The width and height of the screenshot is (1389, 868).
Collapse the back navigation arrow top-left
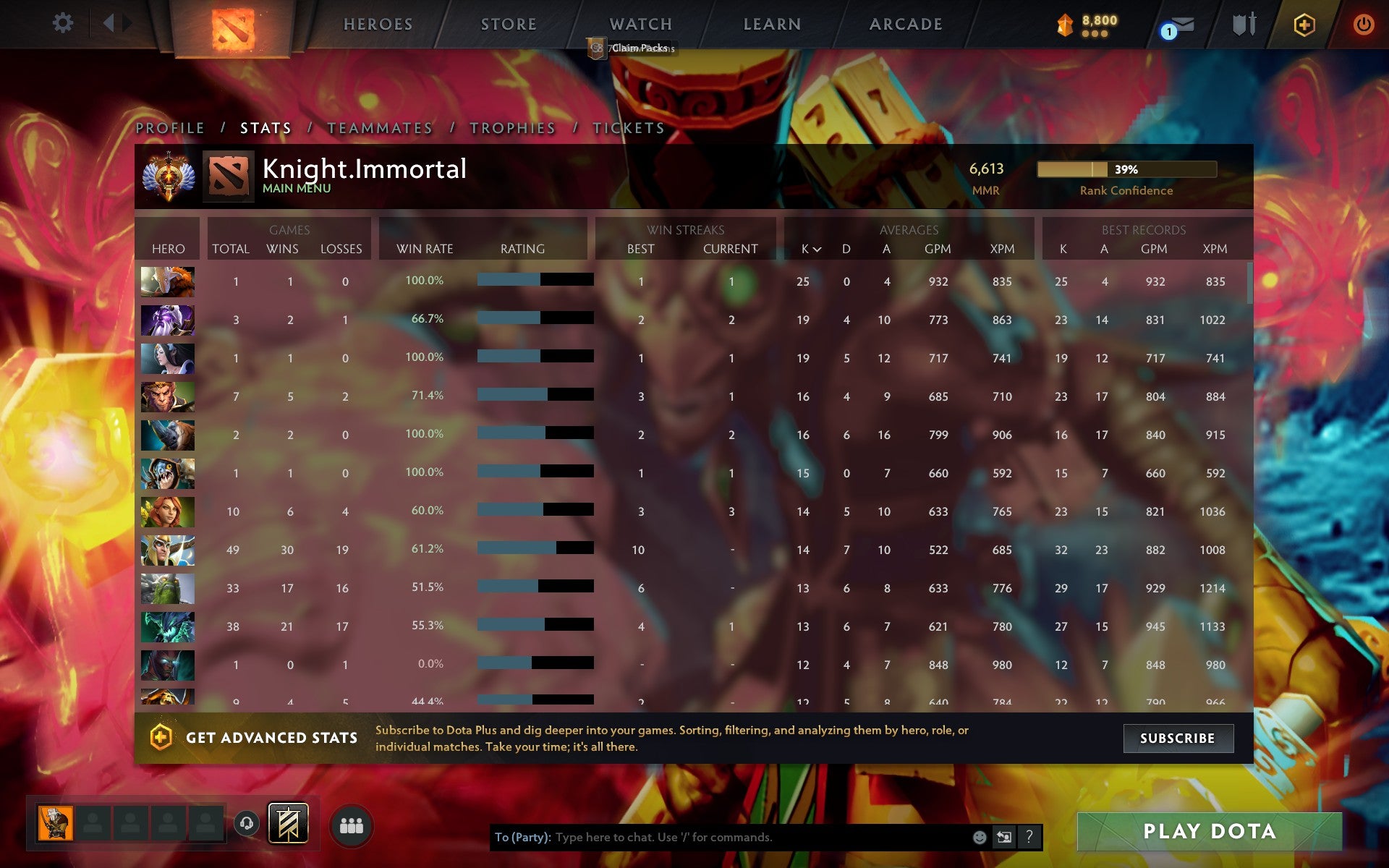coord(107,22)
